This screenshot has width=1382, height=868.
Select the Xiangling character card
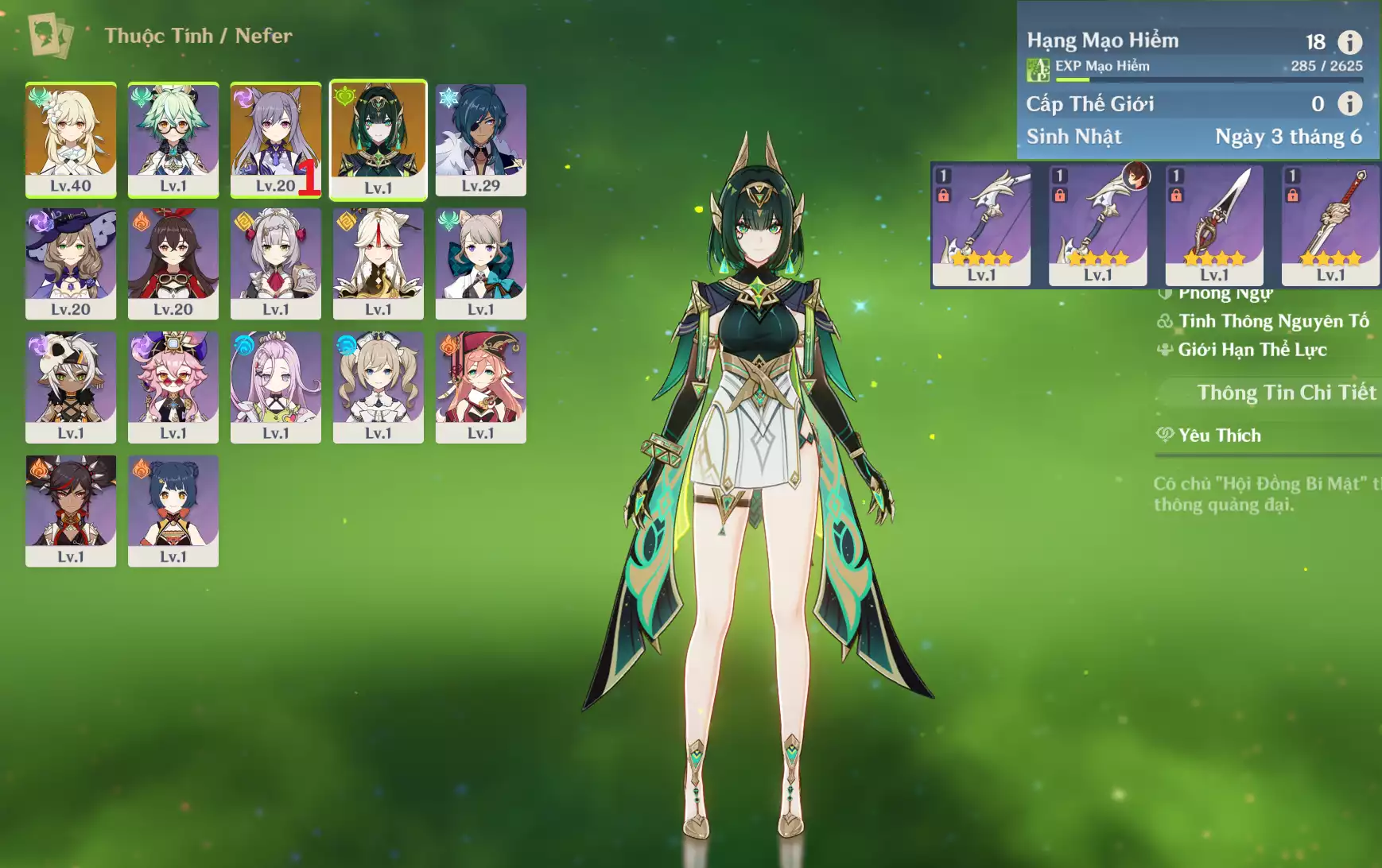173,510
